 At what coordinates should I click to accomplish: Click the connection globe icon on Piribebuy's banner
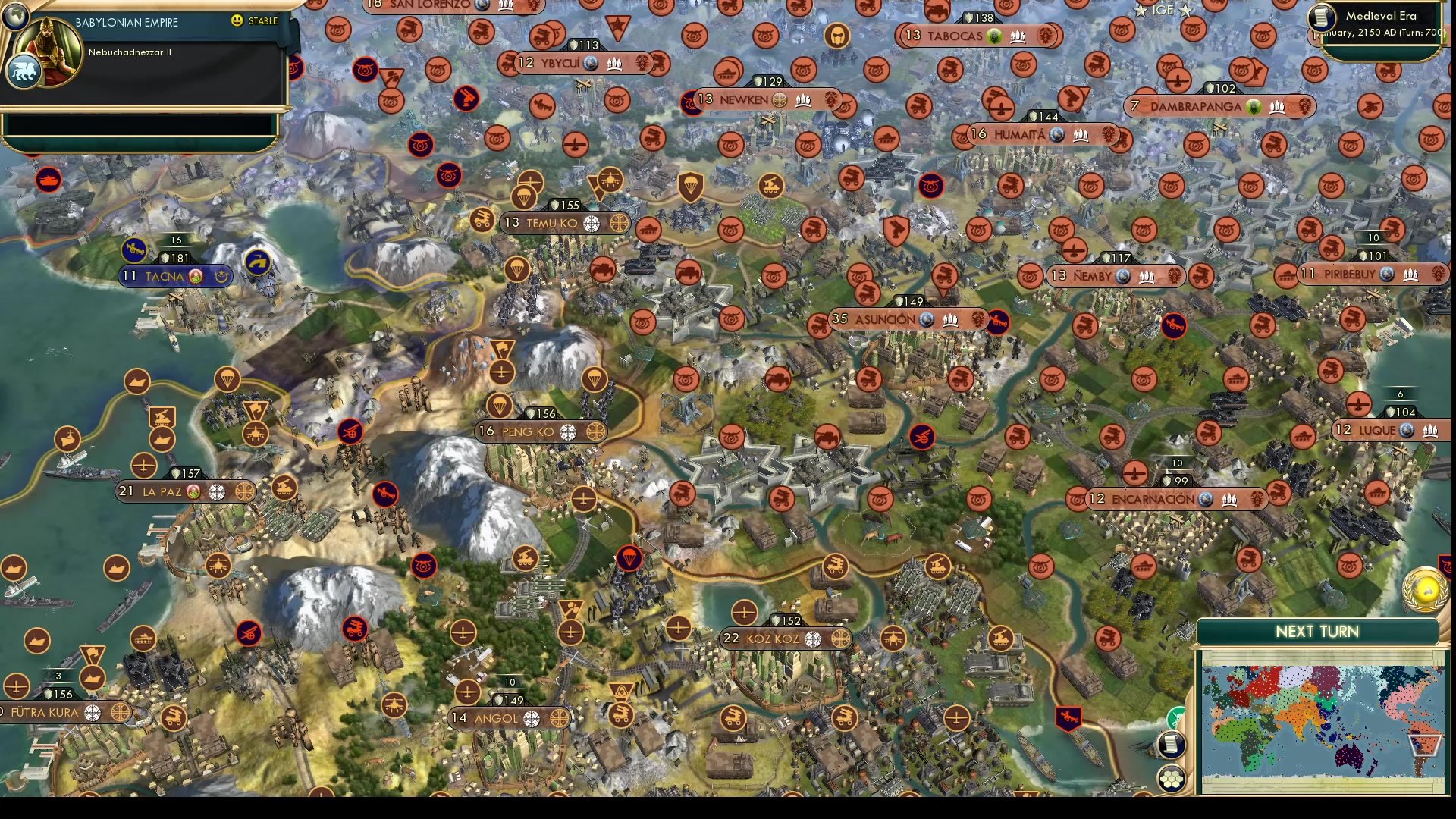[x=1386, y=275]
